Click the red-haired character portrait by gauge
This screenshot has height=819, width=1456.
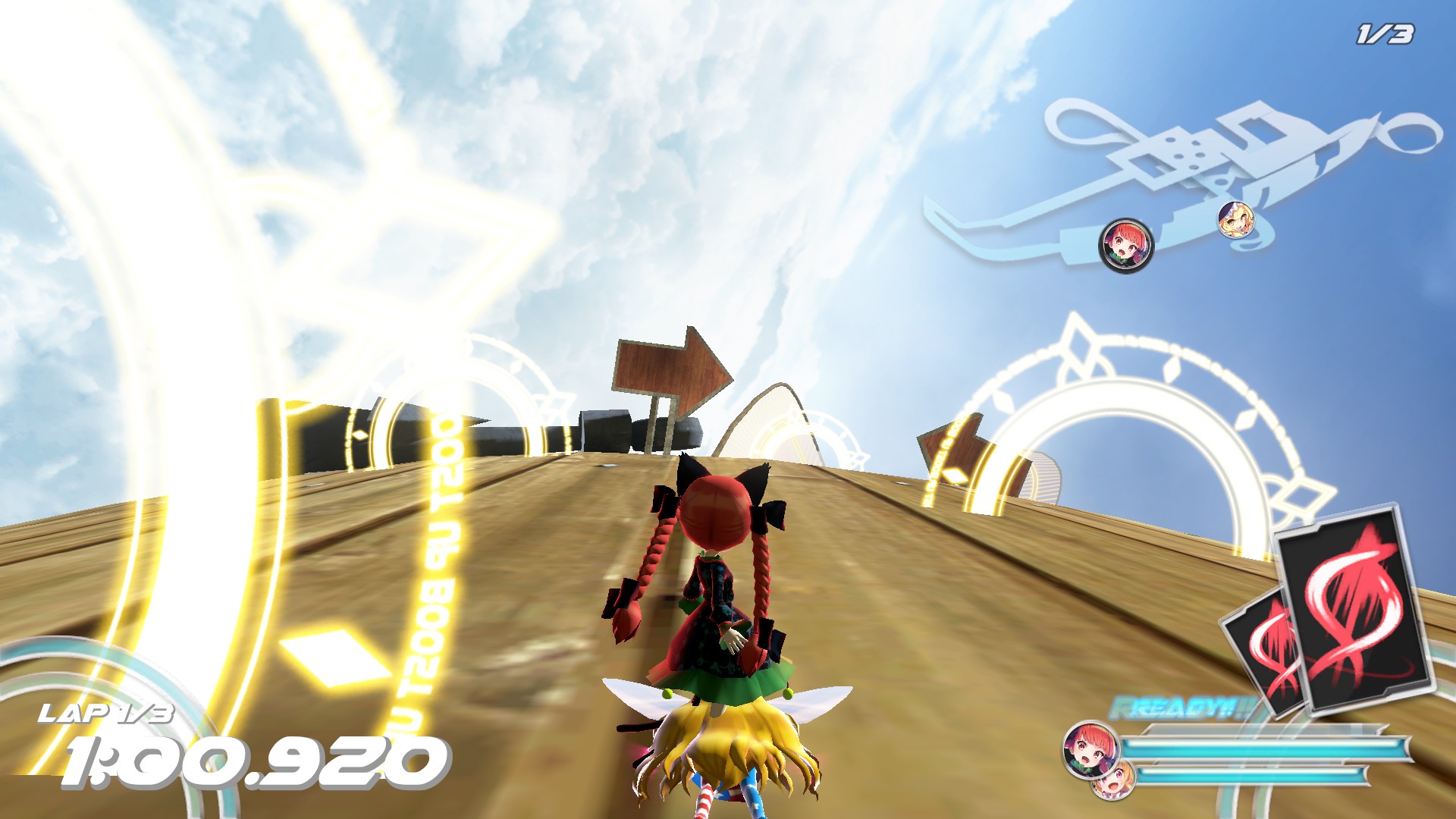tap(1090, 749)
